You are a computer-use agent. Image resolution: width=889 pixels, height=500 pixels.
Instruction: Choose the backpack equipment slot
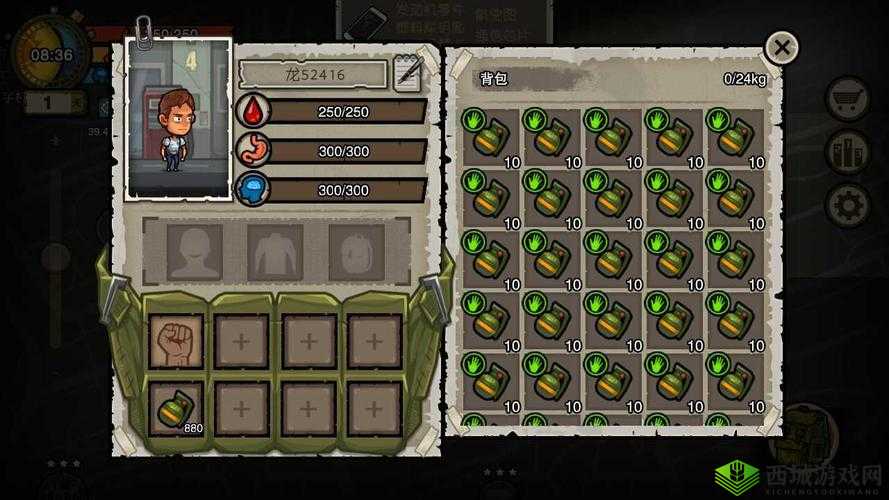[x=356, y=251]
